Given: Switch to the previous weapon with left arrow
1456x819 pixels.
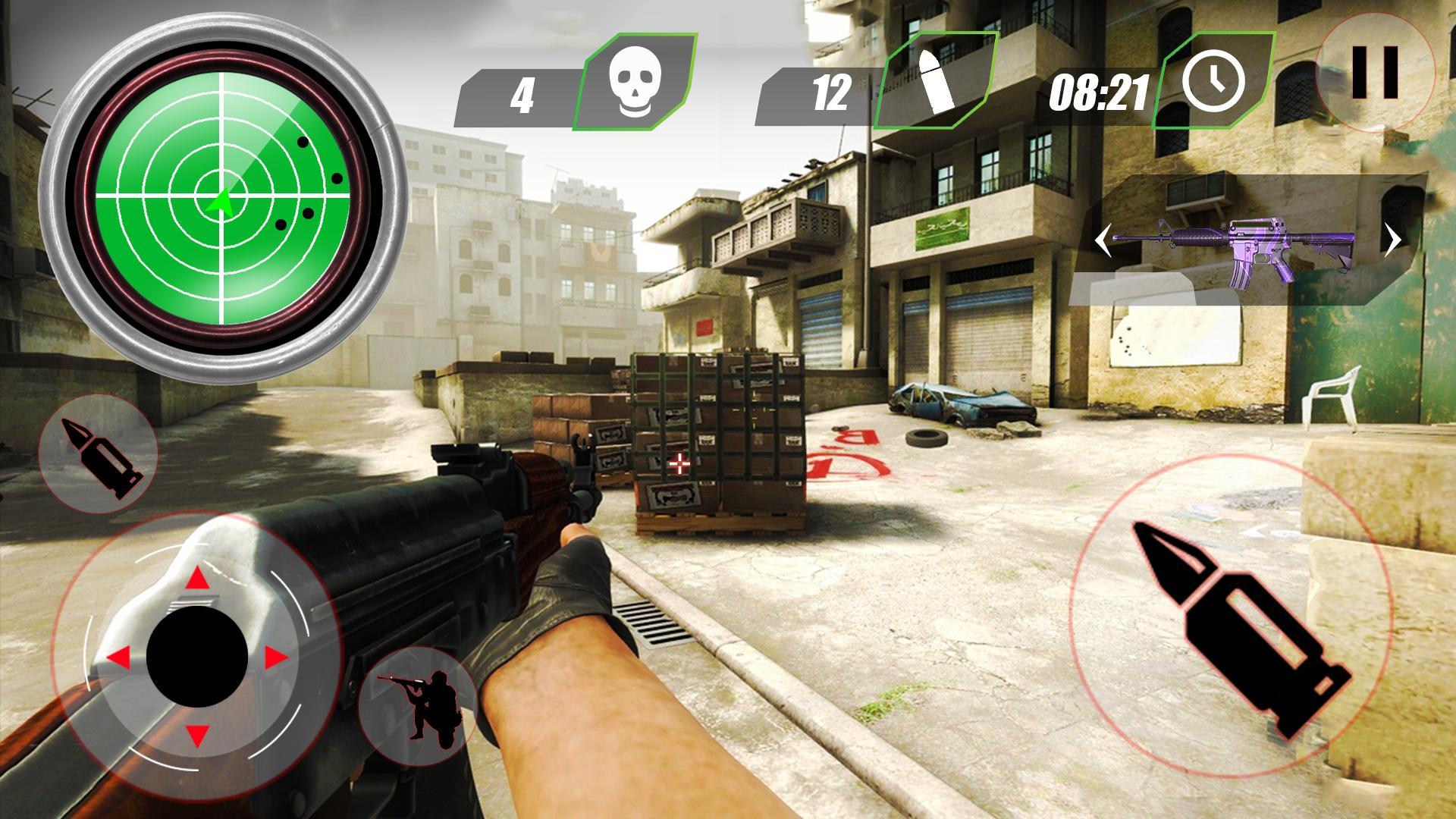Looking at the screenshot, I should point(1103,243).
